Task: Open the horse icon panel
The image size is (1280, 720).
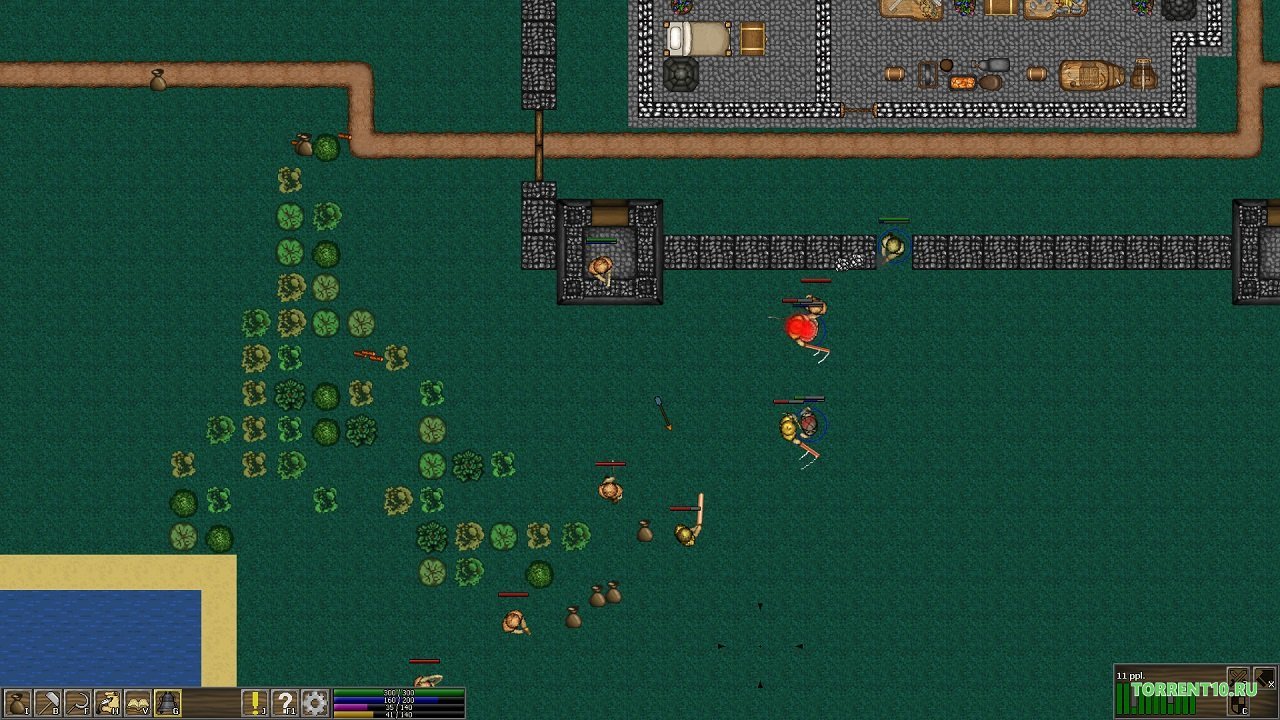Action: (107, 703)
